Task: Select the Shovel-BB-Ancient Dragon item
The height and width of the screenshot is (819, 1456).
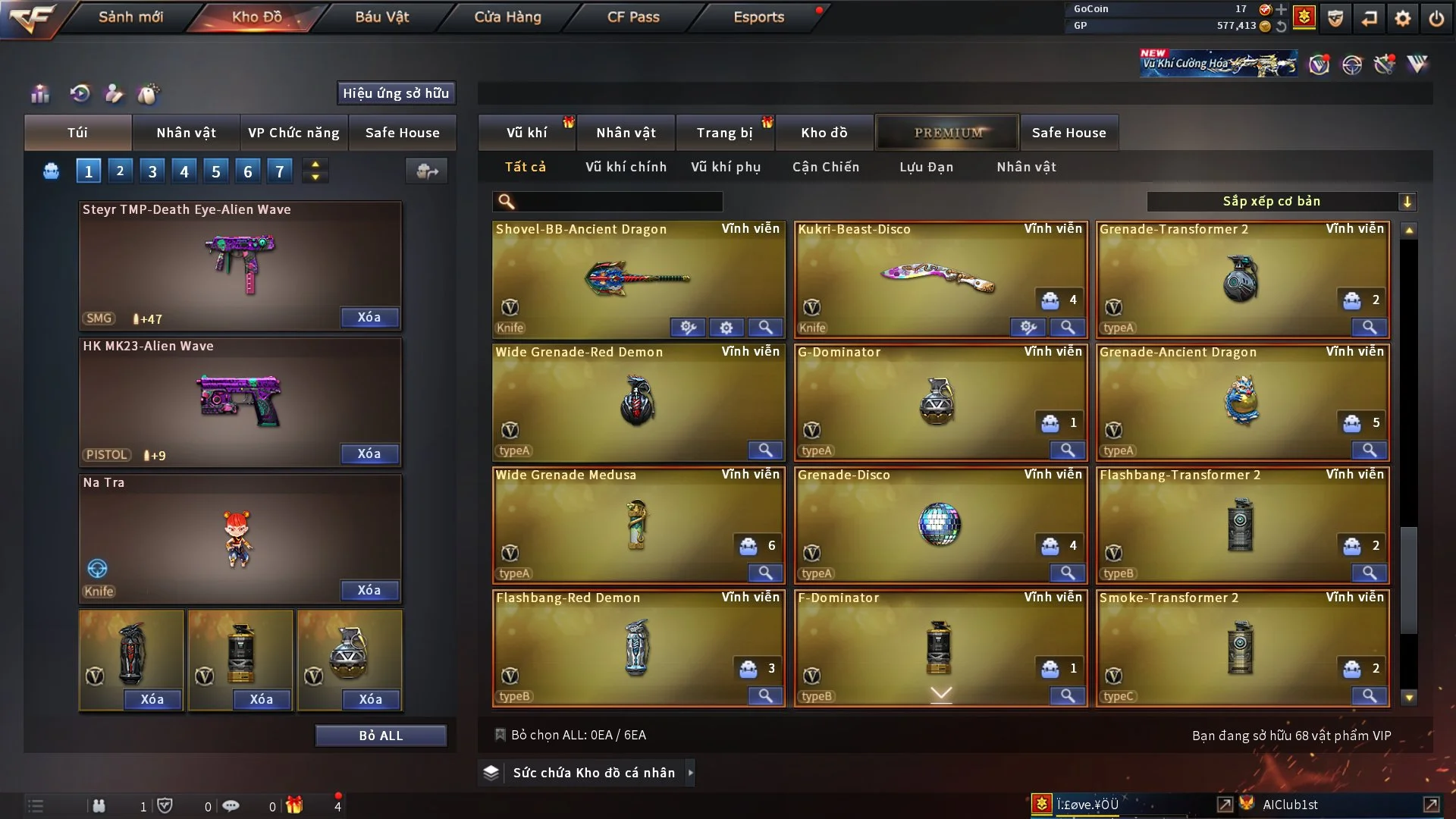Action: pos(637,277)
